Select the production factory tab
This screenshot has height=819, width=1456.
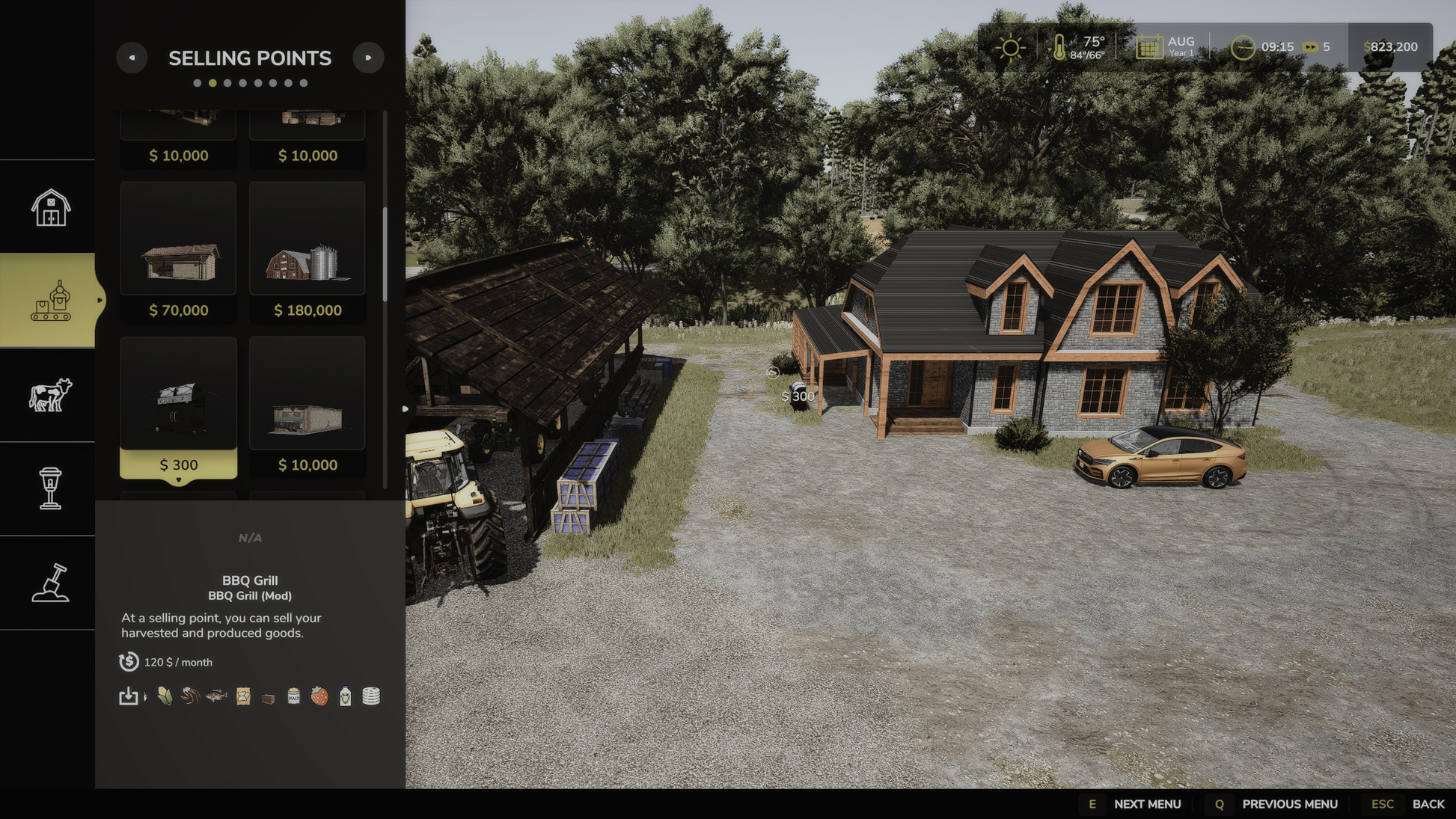(x=50, y=301)
